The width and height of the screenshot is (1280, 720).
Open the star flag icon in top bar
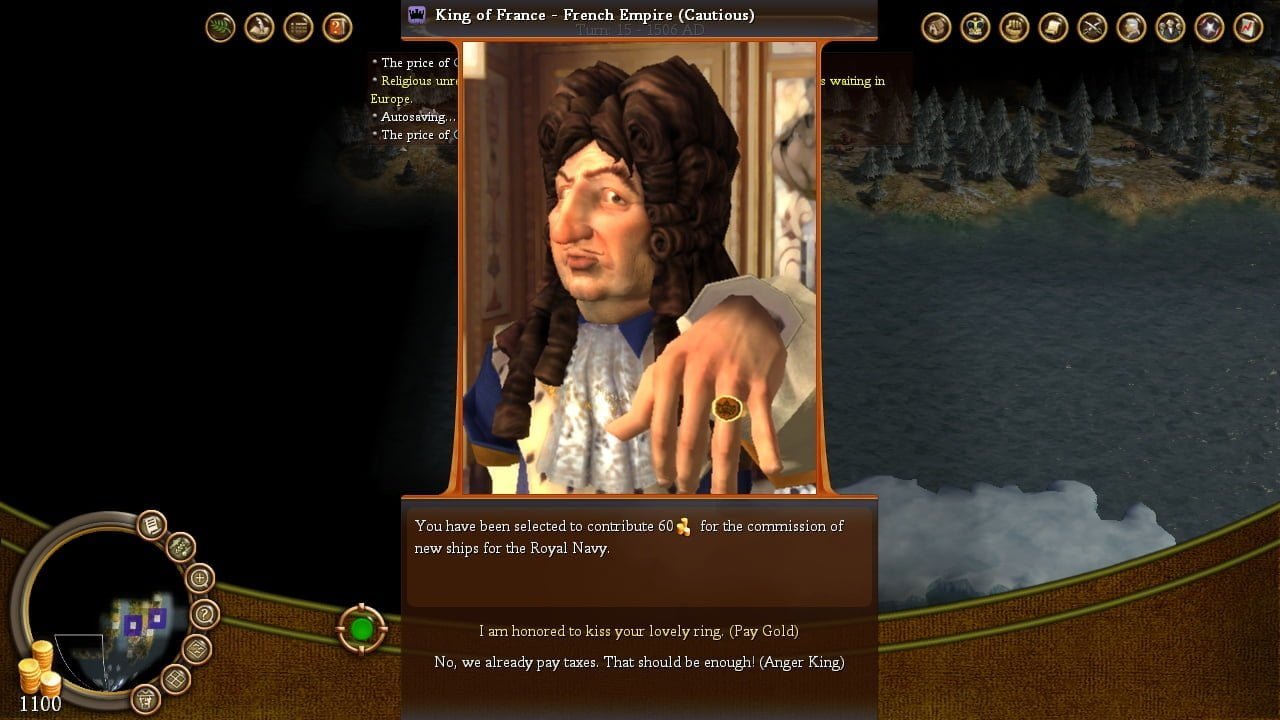[x=1209, y=27]
